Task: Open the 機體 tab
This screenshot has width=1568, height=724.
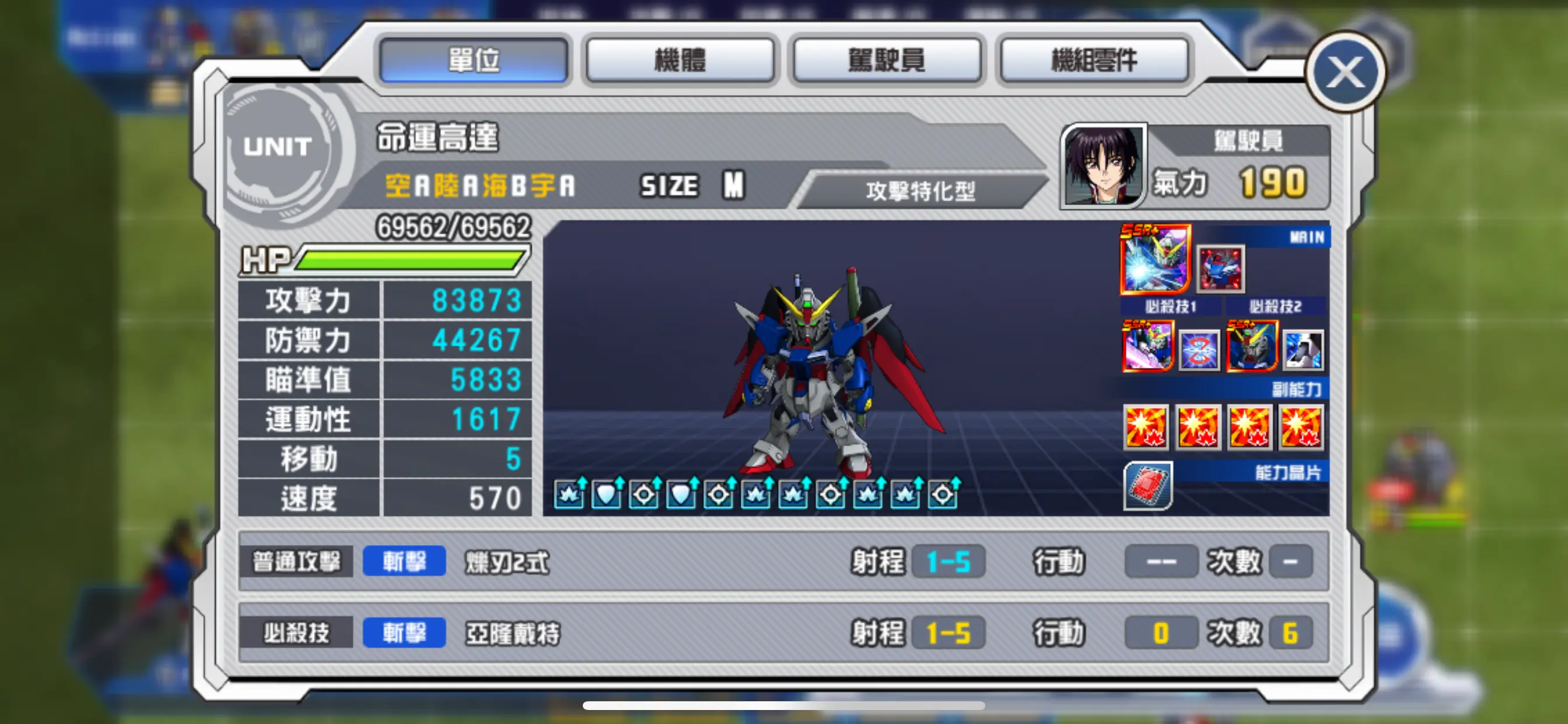Action: [x=680, y=60]
